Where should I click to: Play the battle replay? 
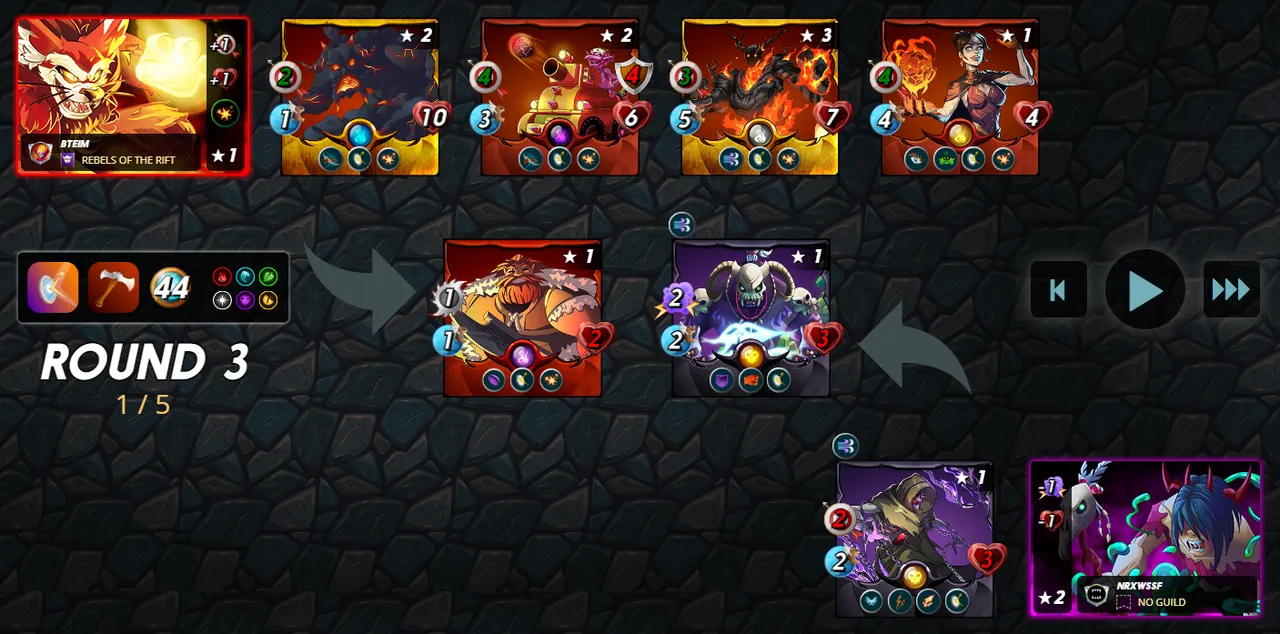[1145, 290]
